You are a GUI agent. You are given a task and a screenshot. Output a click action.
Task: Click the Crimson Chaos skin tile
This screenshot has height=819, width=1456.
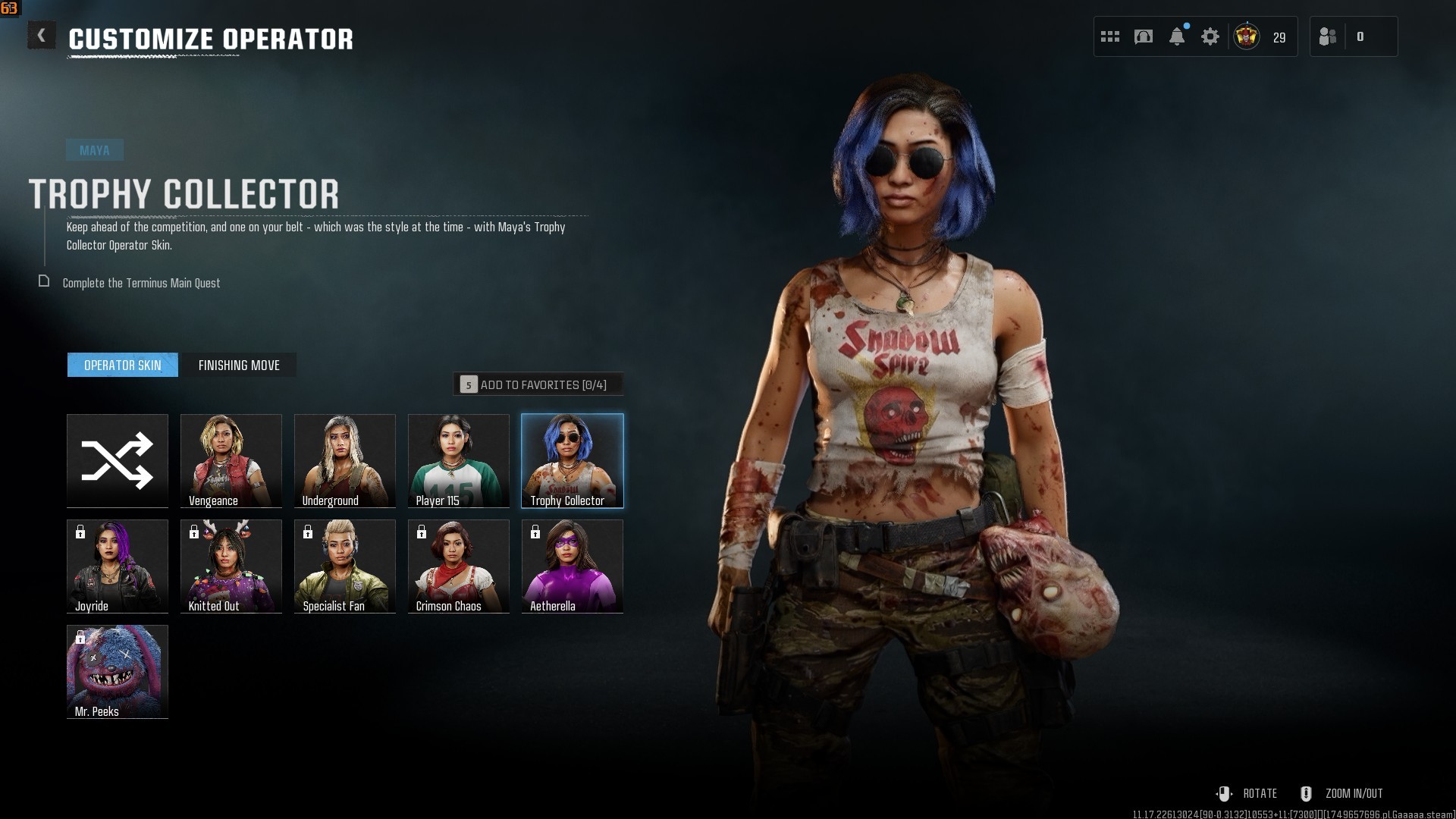click(x=459, y=566)
